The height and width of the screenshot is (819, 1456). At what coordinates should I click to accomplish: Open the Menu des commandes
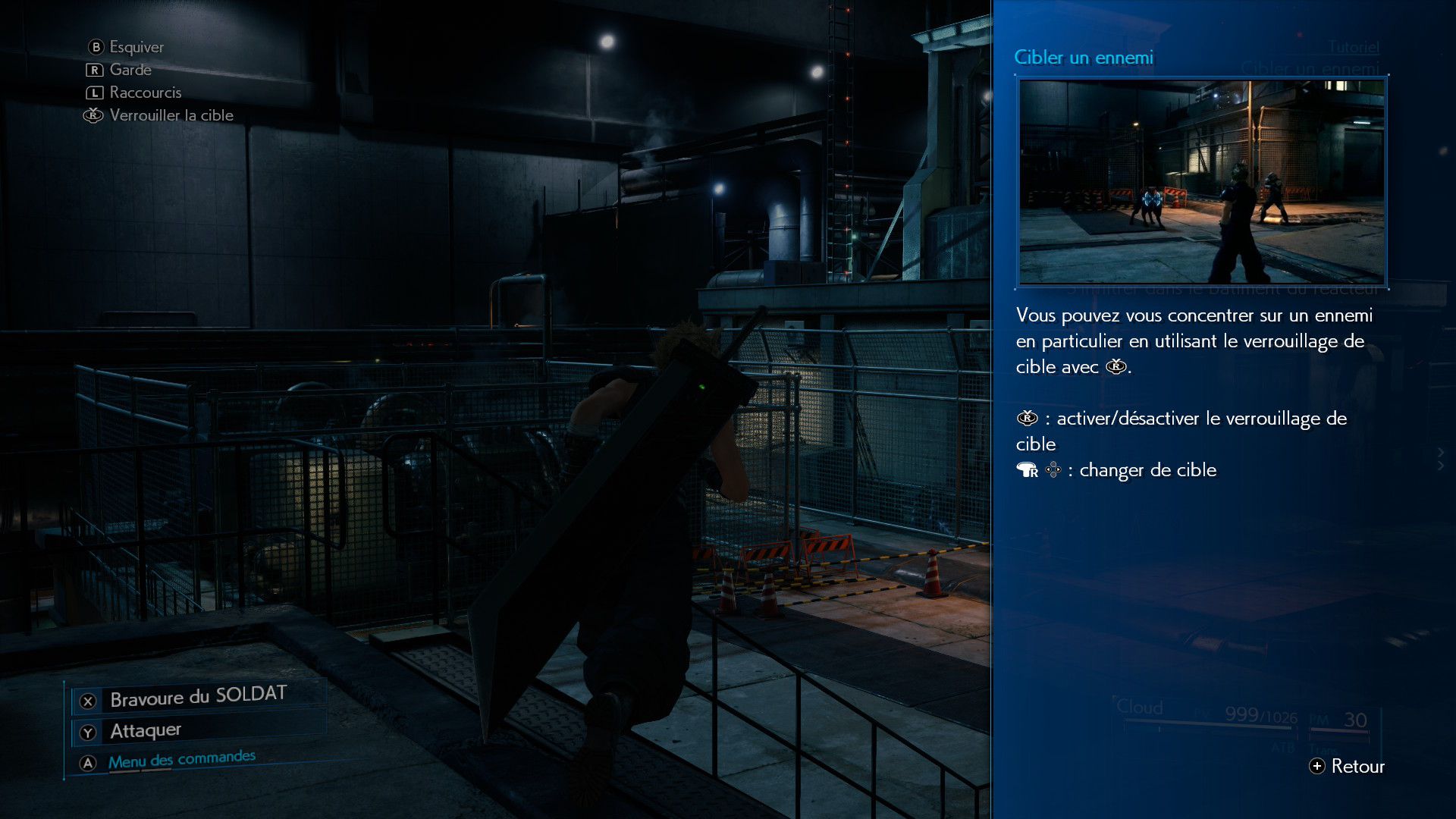pos(181,760)
